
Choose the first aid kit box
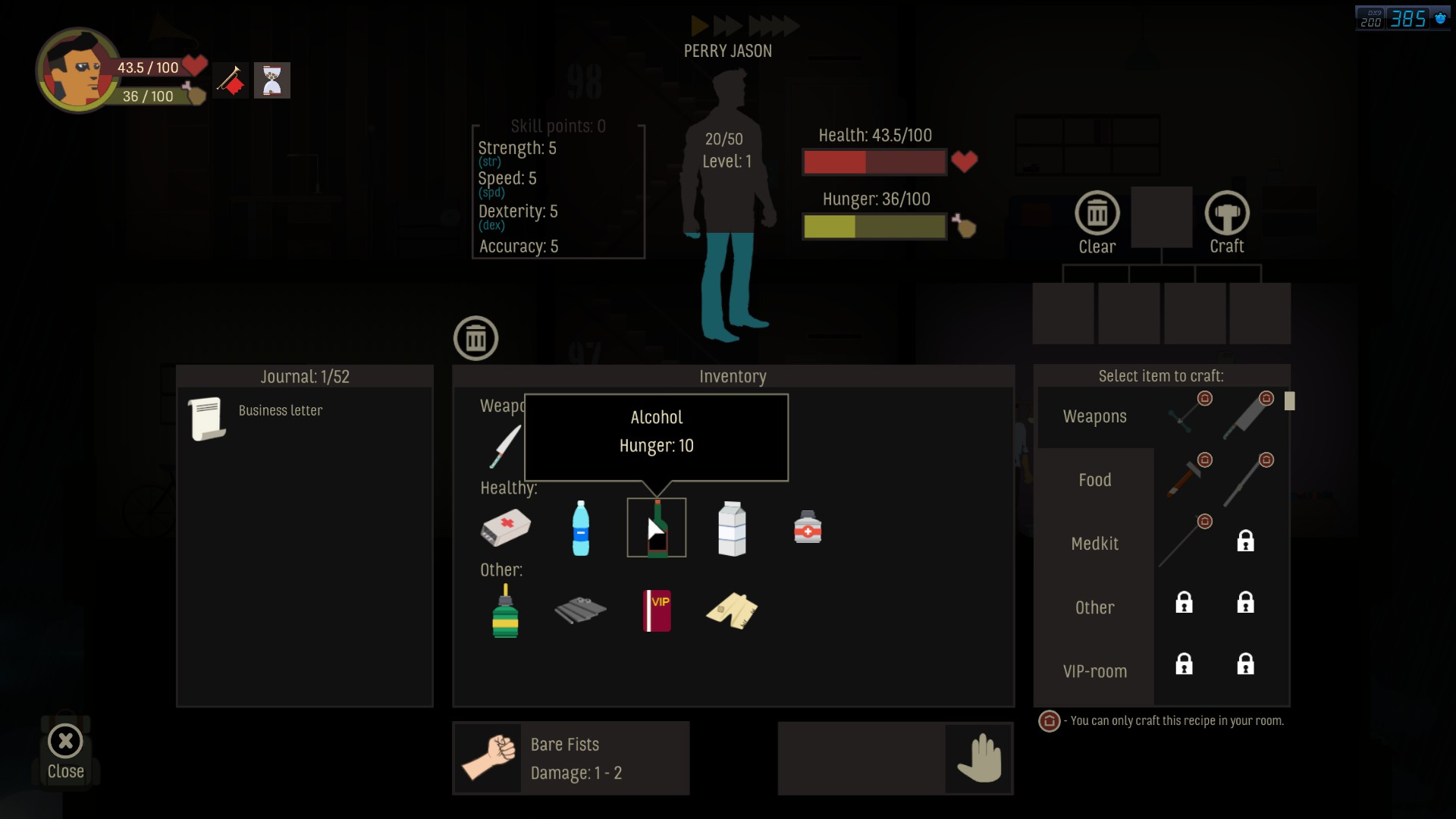click(x=506, y=527)
